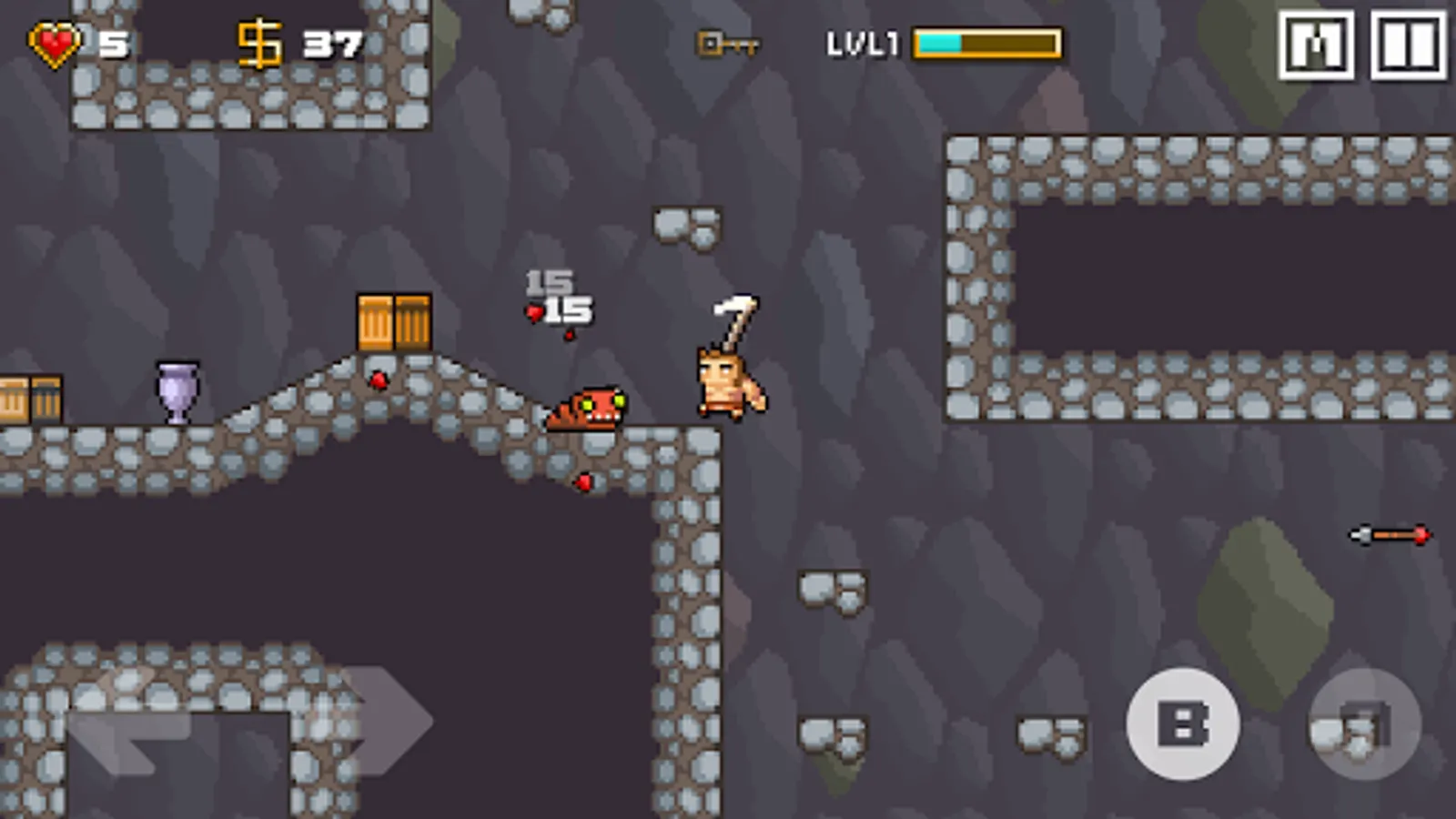Click the LVL1 experience progress bar
Image resolution: width=1456 pixels, height=819 pixels.
point(987,43)
